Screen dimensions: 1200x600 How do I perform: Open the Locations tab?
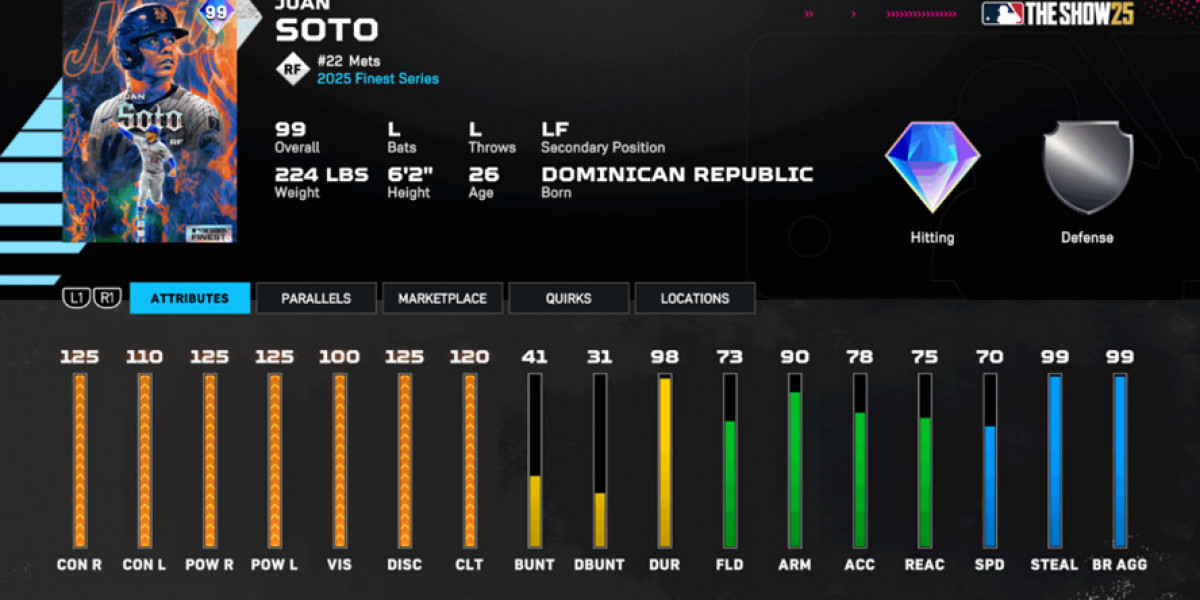[x=695, y=298]
